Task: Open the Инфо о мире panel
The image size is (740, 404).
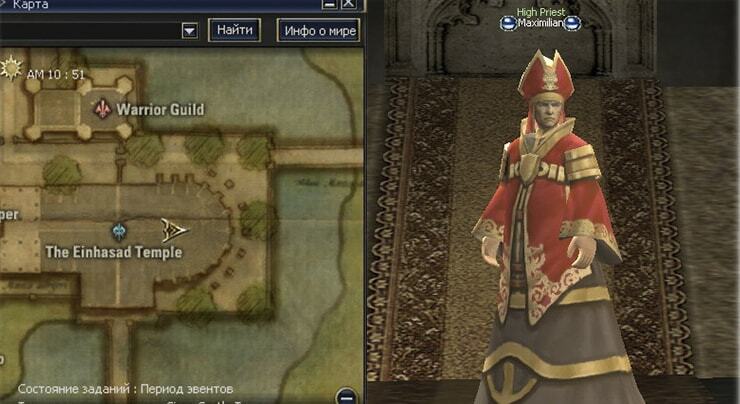Action: 317,30
